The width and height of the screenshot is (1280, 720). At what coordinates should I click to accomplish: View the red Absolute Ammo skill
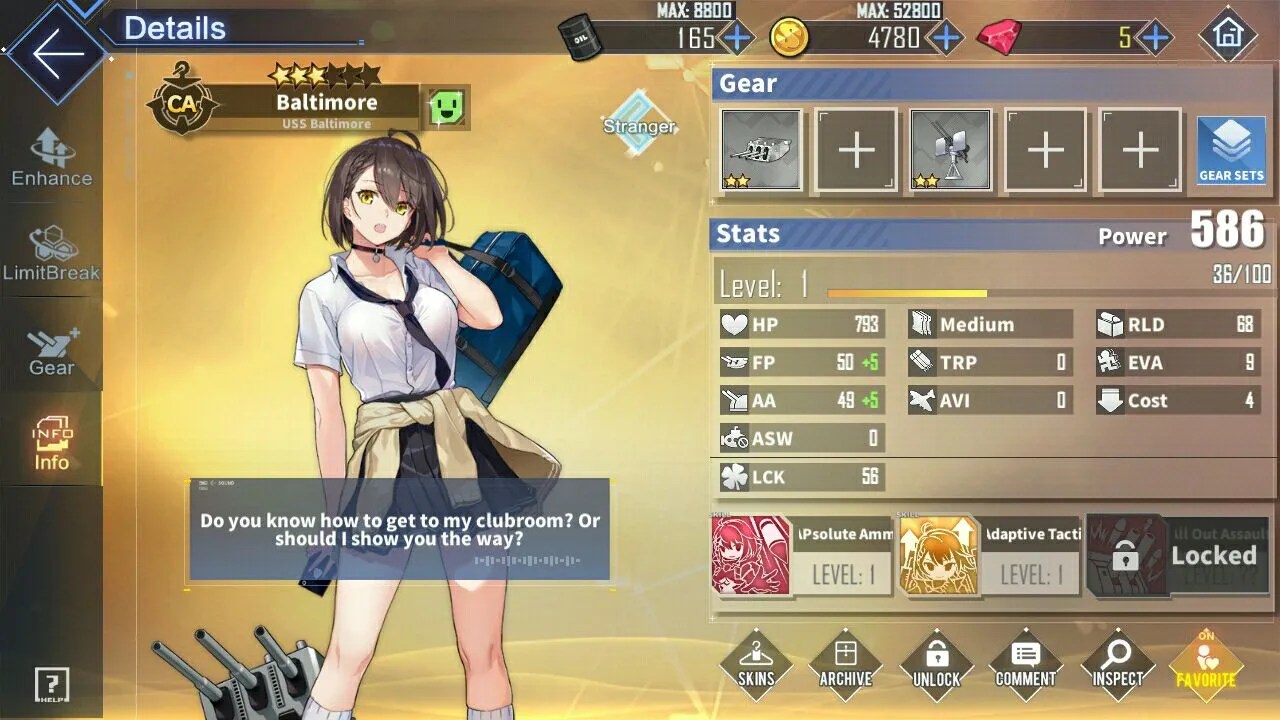[x=750, y=556]
